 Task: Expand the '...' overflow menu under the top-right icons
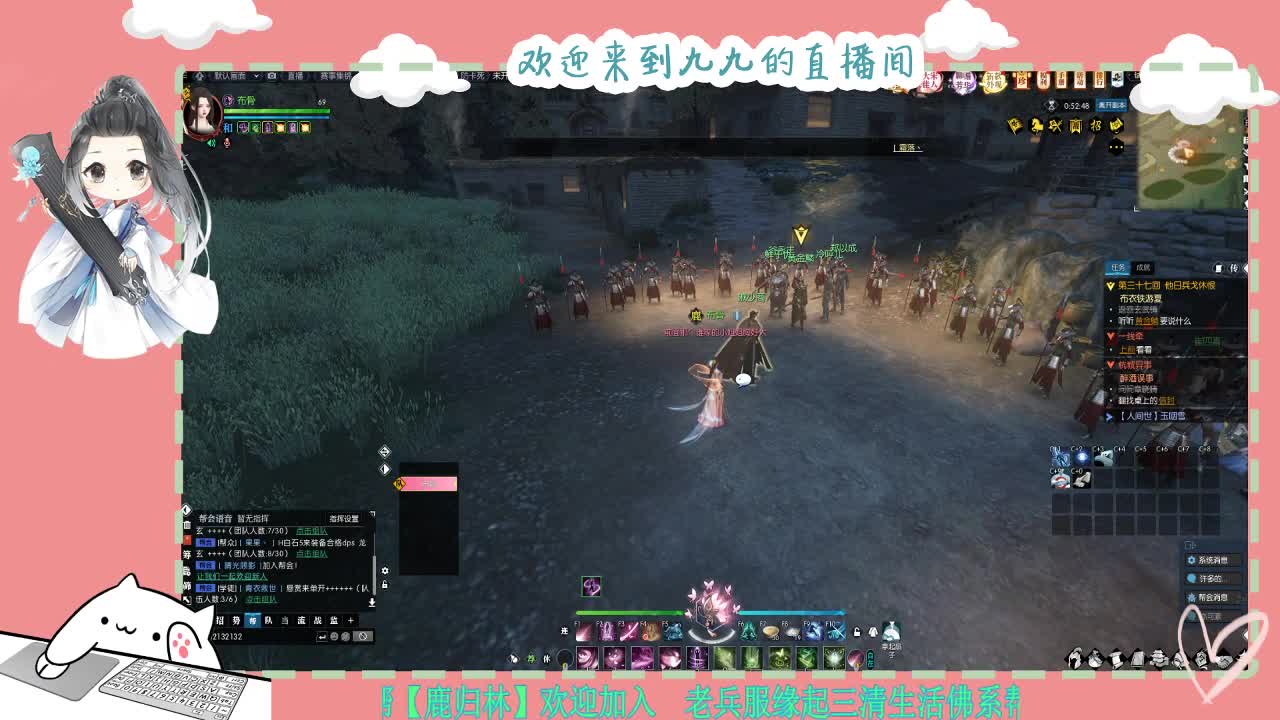pyautogui.click(x=1116, y=146)
